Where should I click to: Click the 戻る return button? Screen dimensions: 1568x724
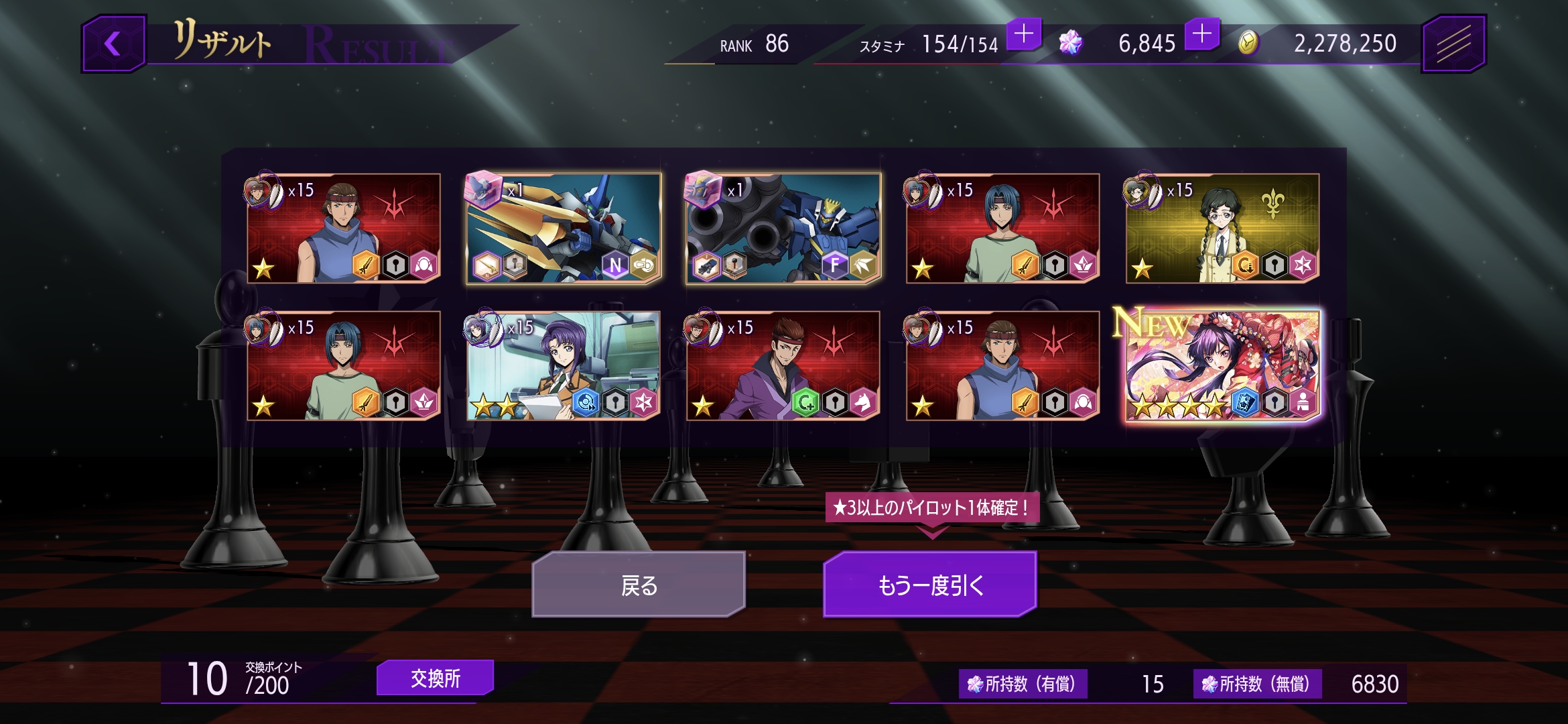(x=638, y=585)
